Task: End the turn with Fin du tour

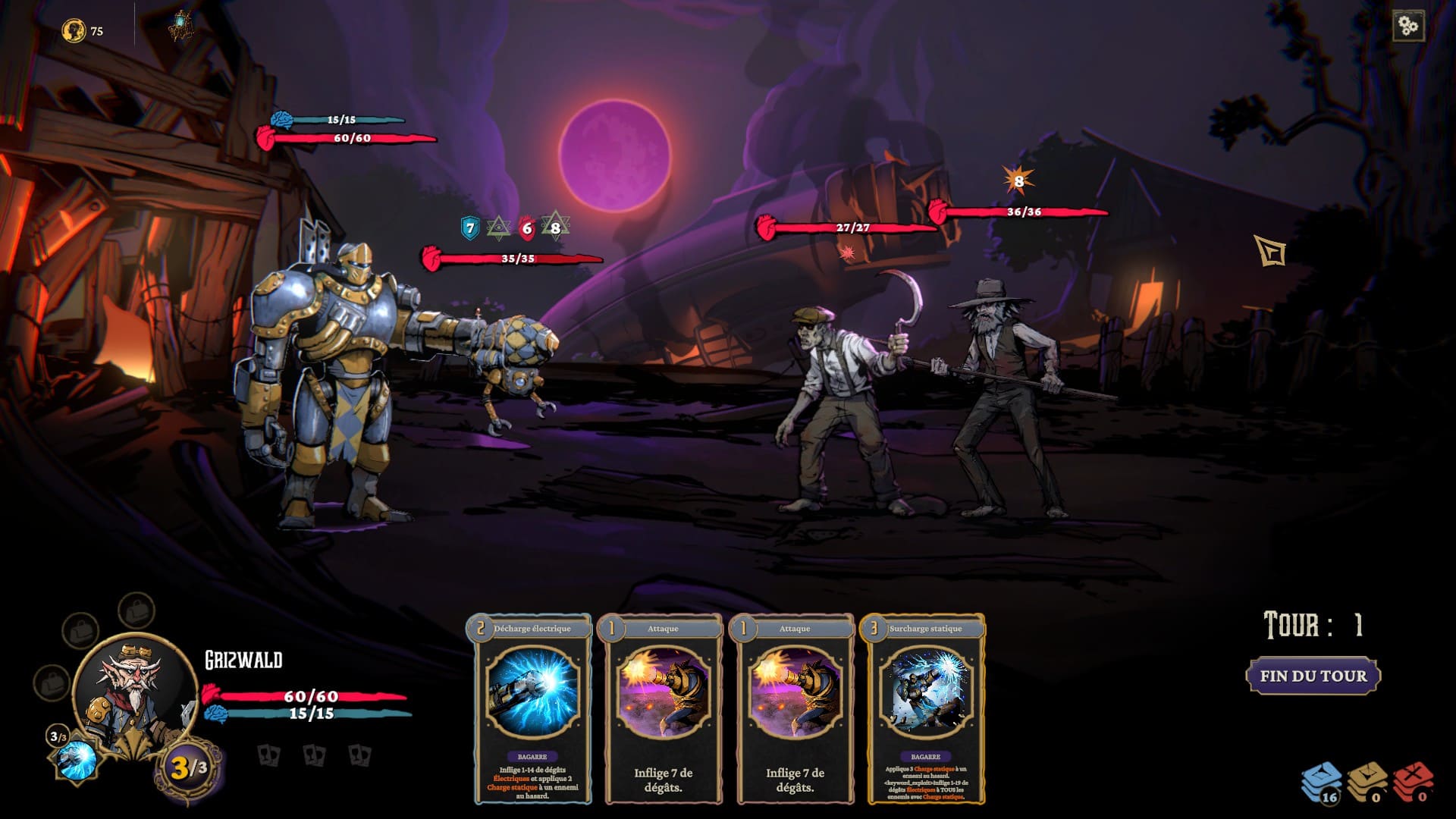Action: click(x=1313, y=676)
